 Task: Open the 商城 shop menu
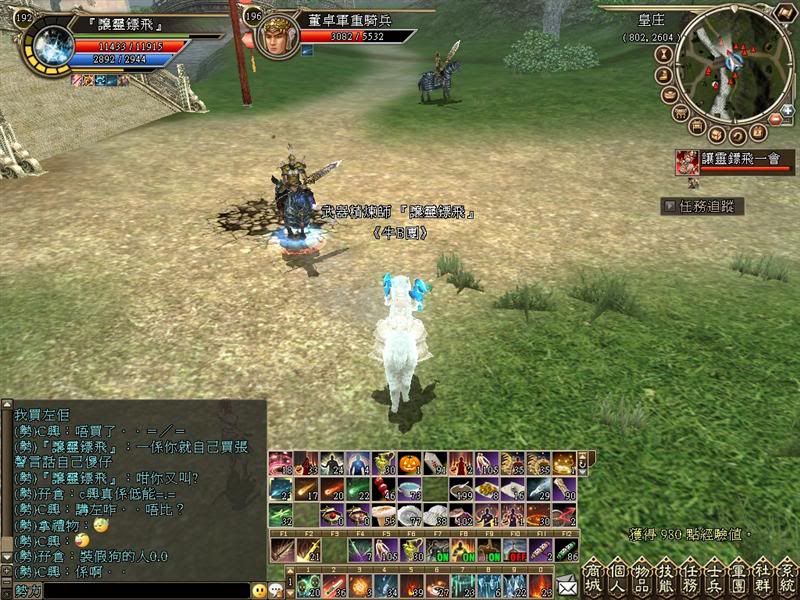click(593, 574)
